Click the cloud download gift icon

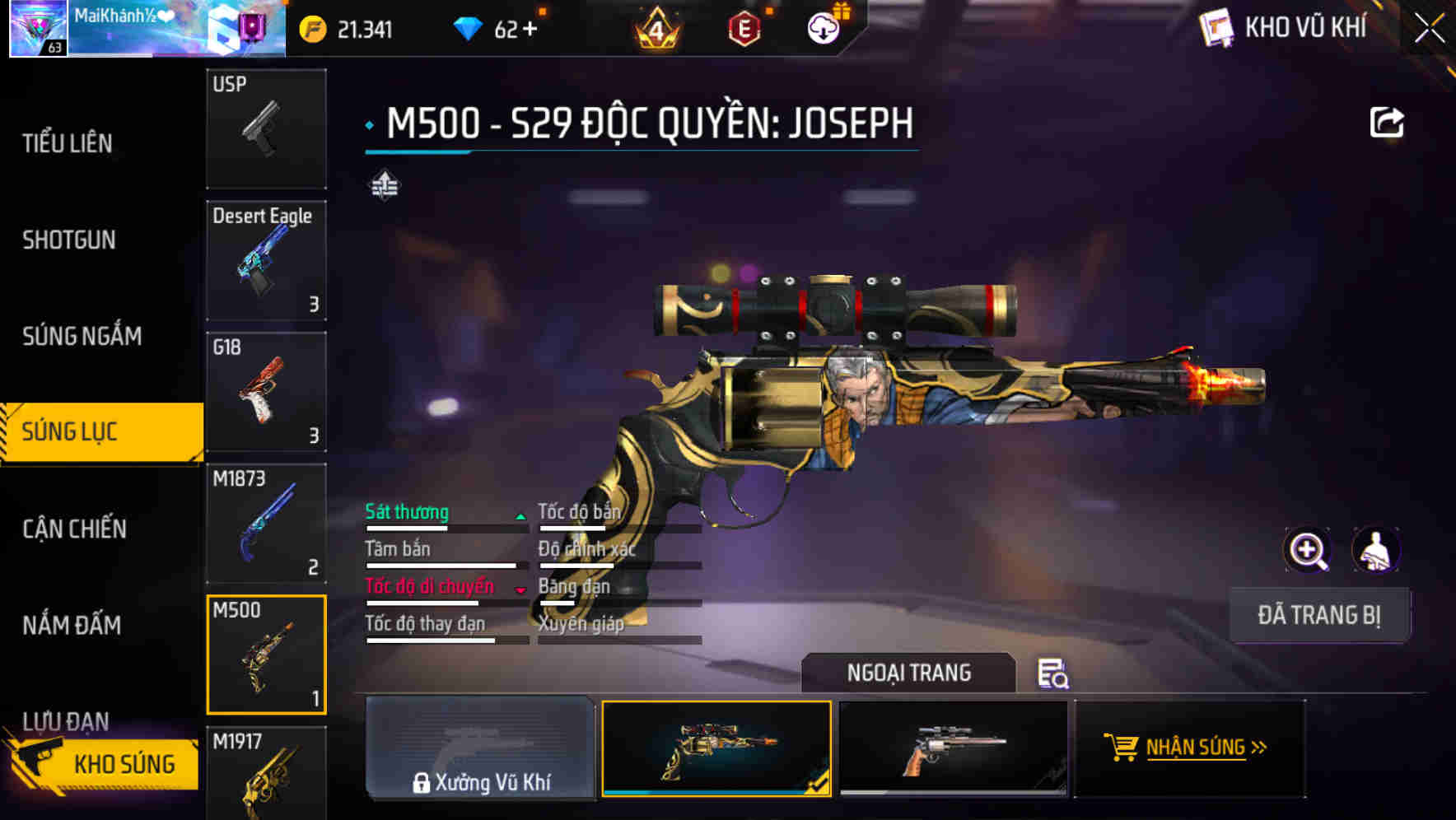coord(823,27)
